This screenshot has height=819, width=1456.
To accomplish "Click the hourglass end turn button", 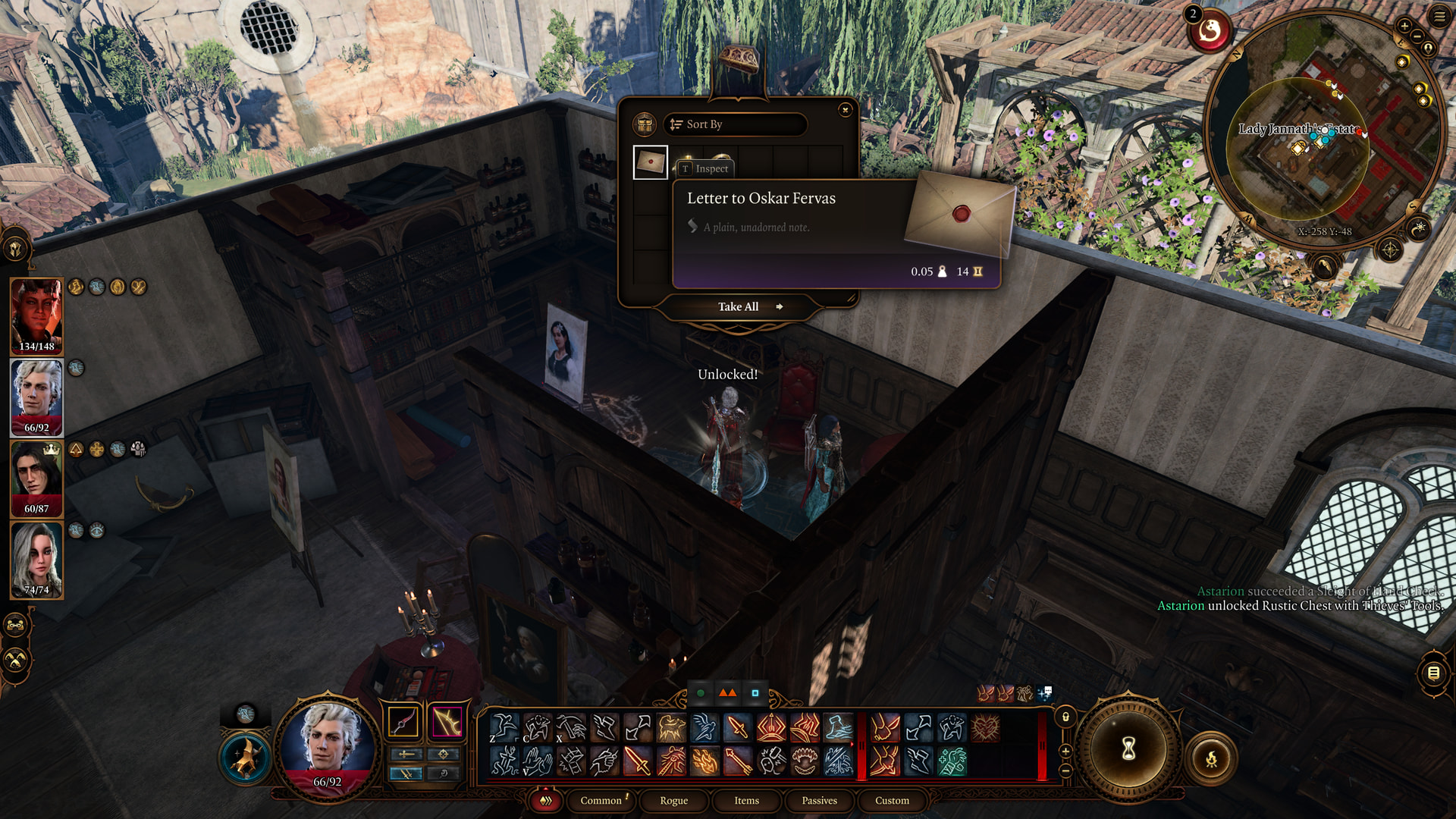I will [x=1128, y=749].
